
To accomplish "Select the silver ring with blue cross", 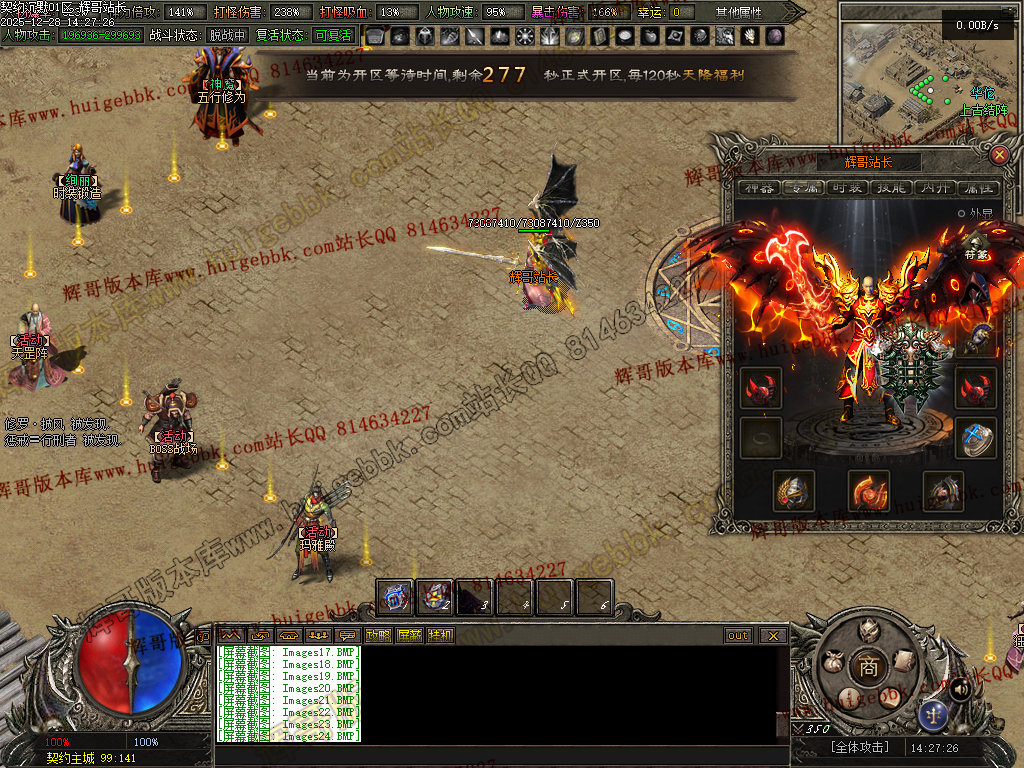I will coord(975,437).
